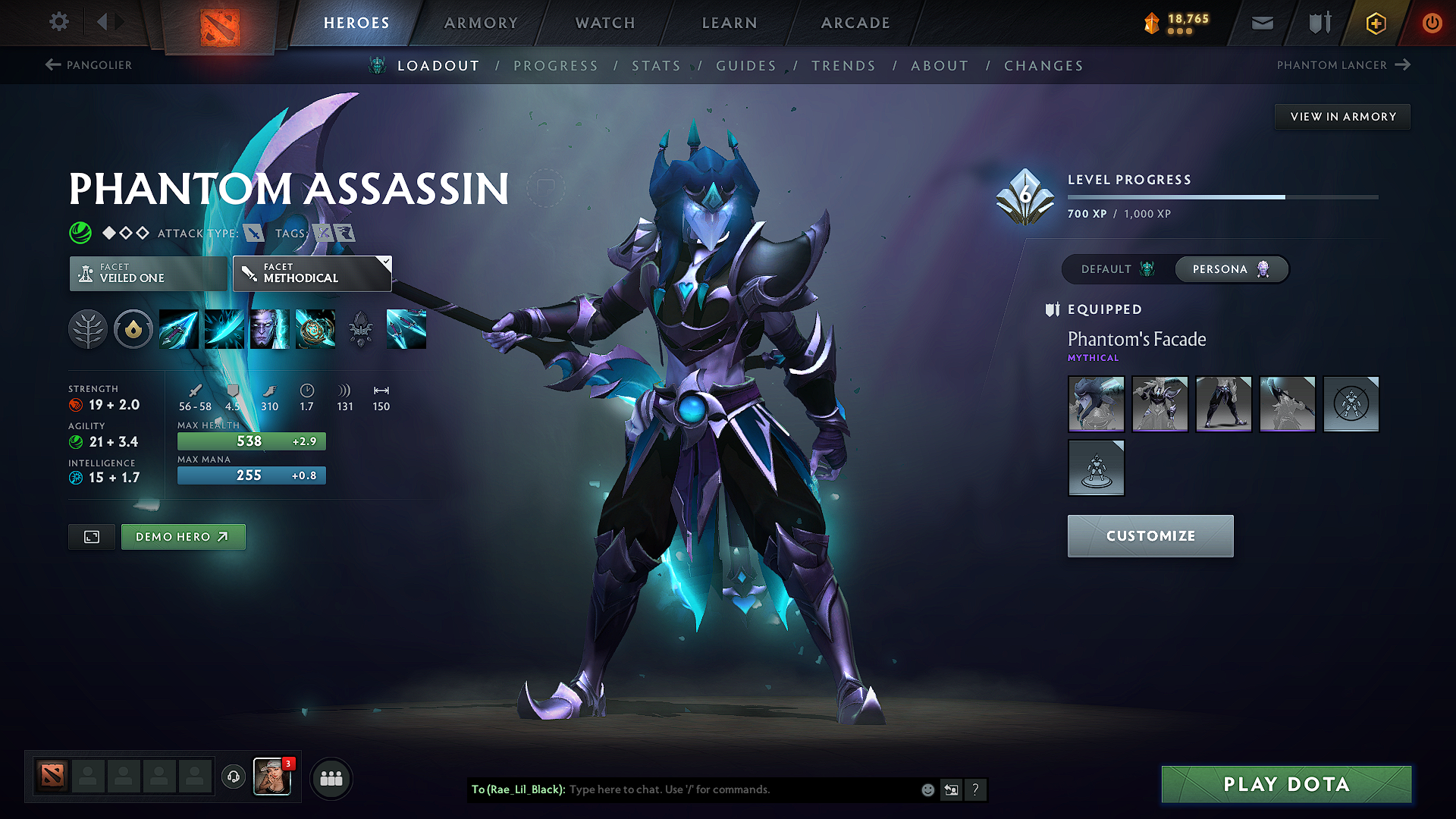Image resolution: width=1456 pixels, height=819 pixels.
Task: Open the Armory main menu tab
Action: click(x=481, y=23)
